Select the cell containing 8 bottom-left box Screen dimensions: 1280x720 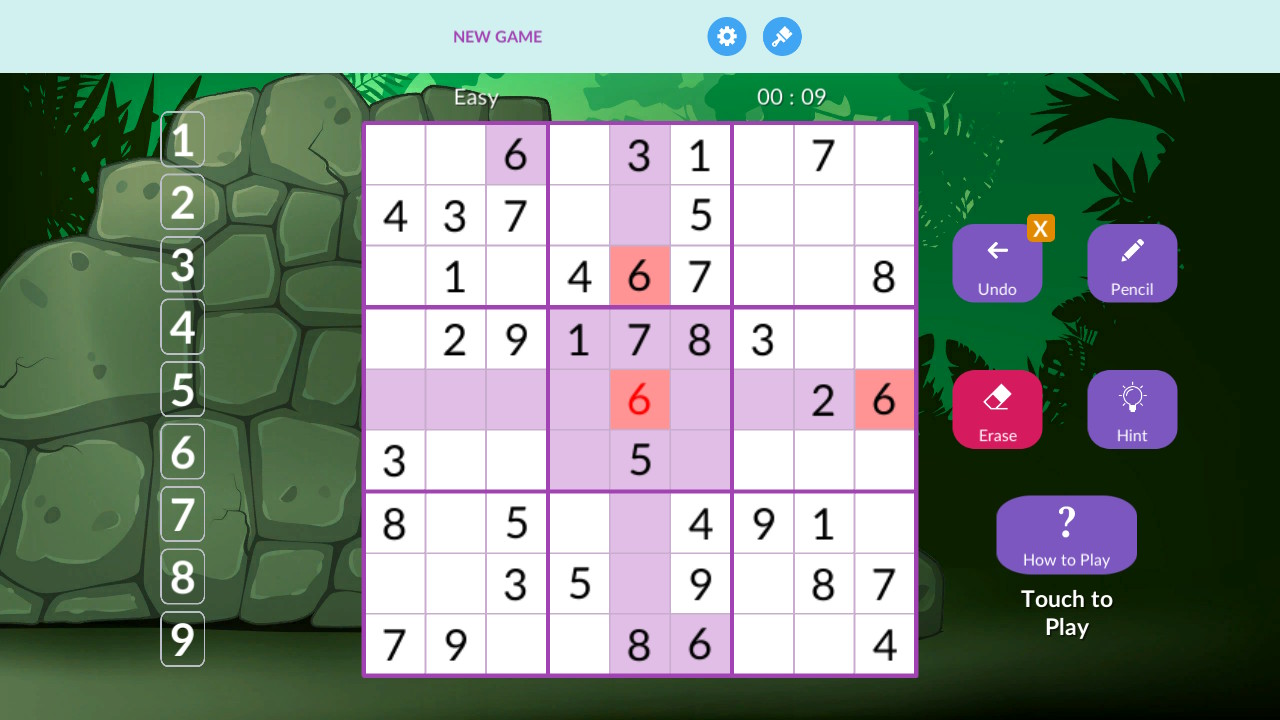point(395,523)
